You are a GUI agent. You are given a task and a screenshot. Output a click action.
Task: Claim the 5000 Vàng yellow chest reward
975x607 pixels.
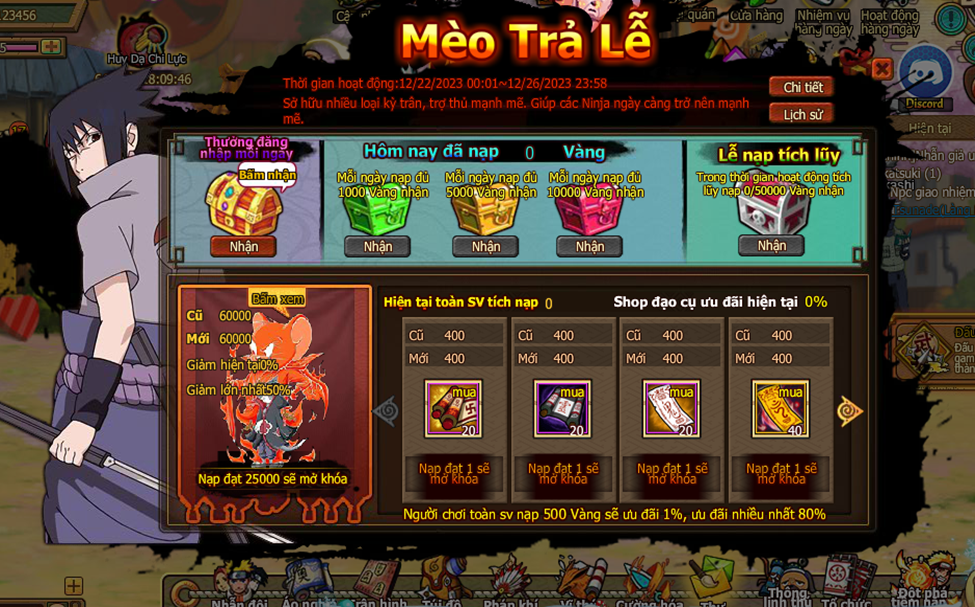(485, 246)
